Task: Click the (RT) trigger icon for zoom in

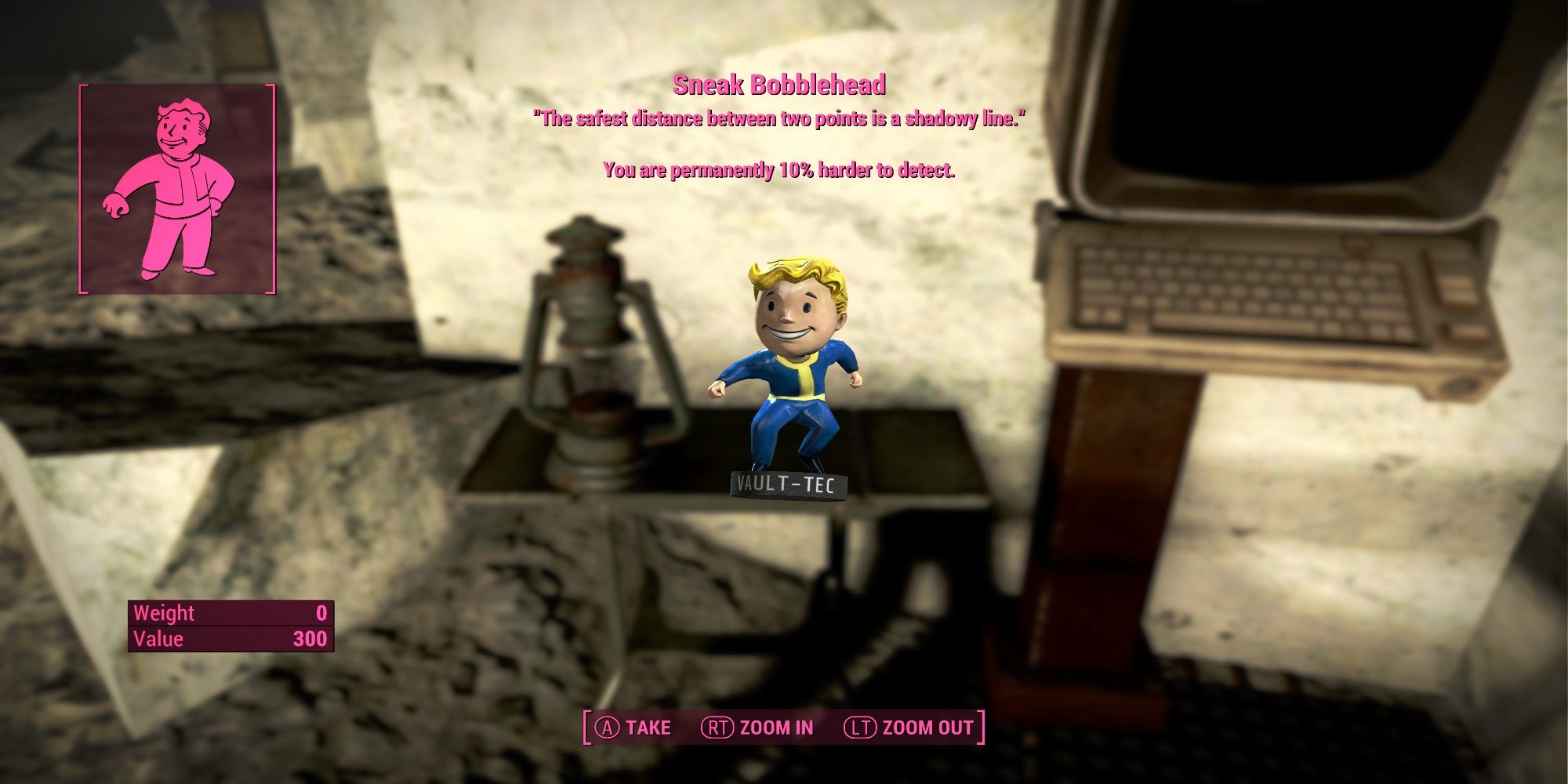Action: tap(718, 727)
